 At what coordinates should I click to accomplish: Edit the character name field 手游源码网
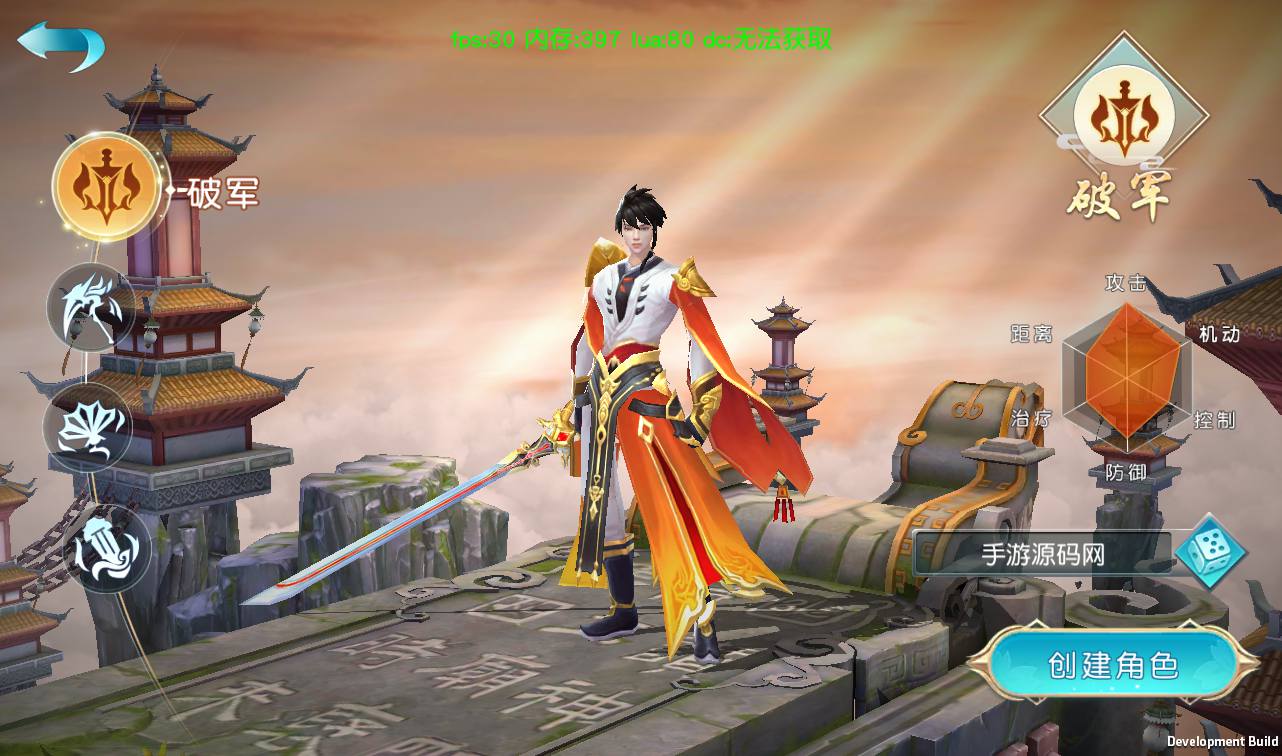tap(1042, 555)
